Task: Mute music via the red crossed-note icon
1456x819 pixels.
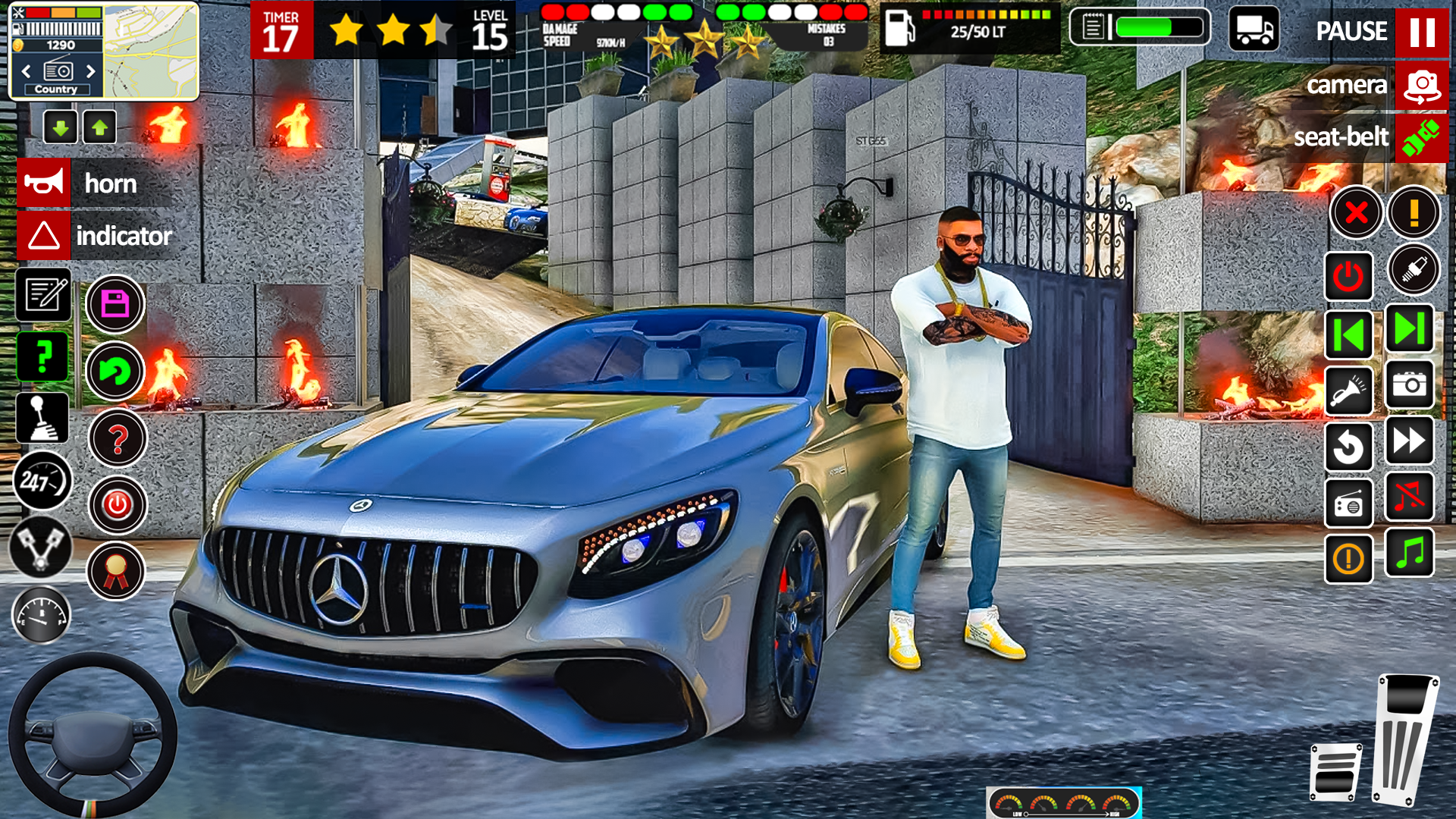Action: click(1409, 497)
